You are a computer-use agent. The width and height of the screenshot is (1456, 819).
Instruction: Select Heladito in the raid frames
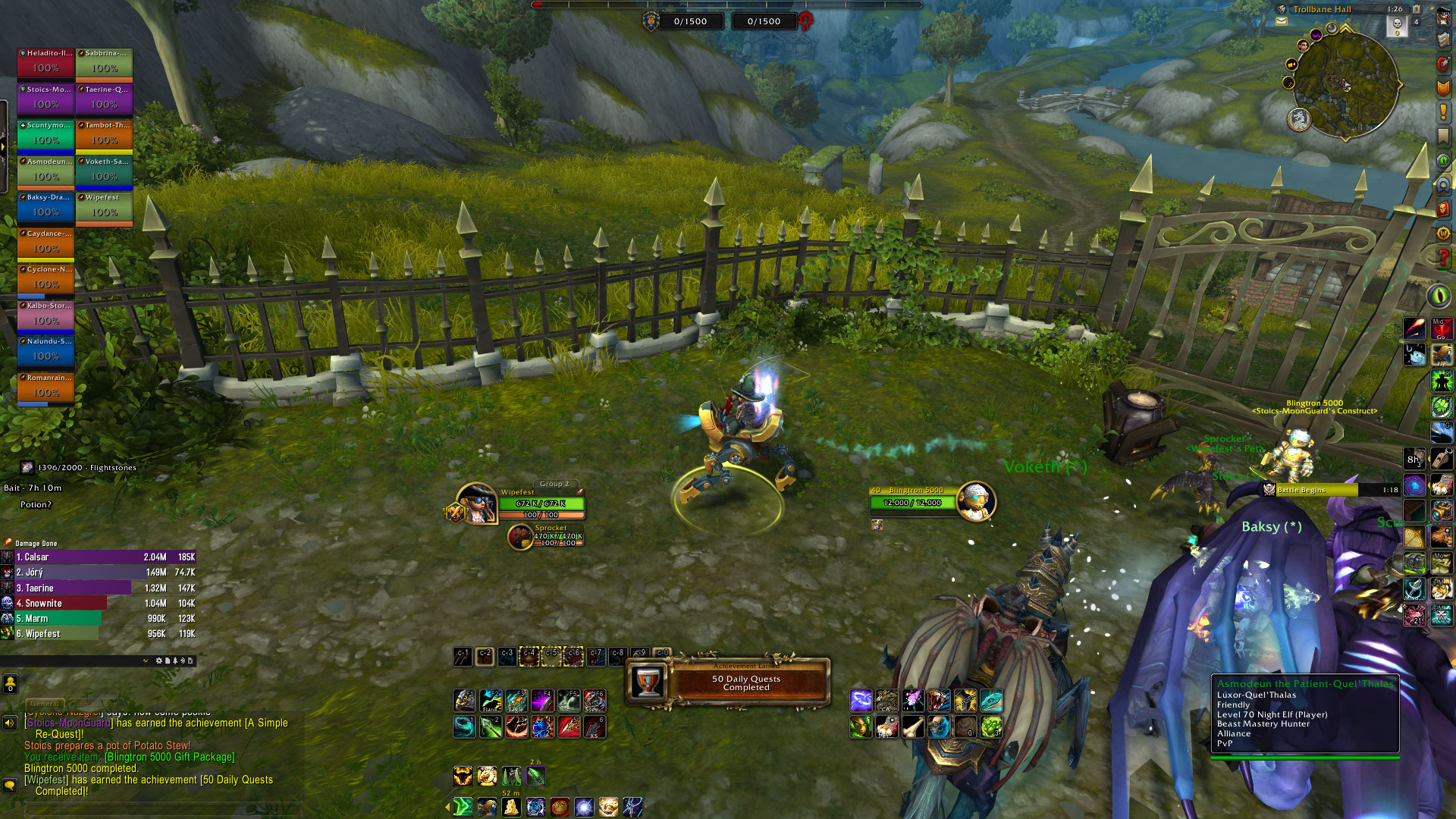point(45,64)
